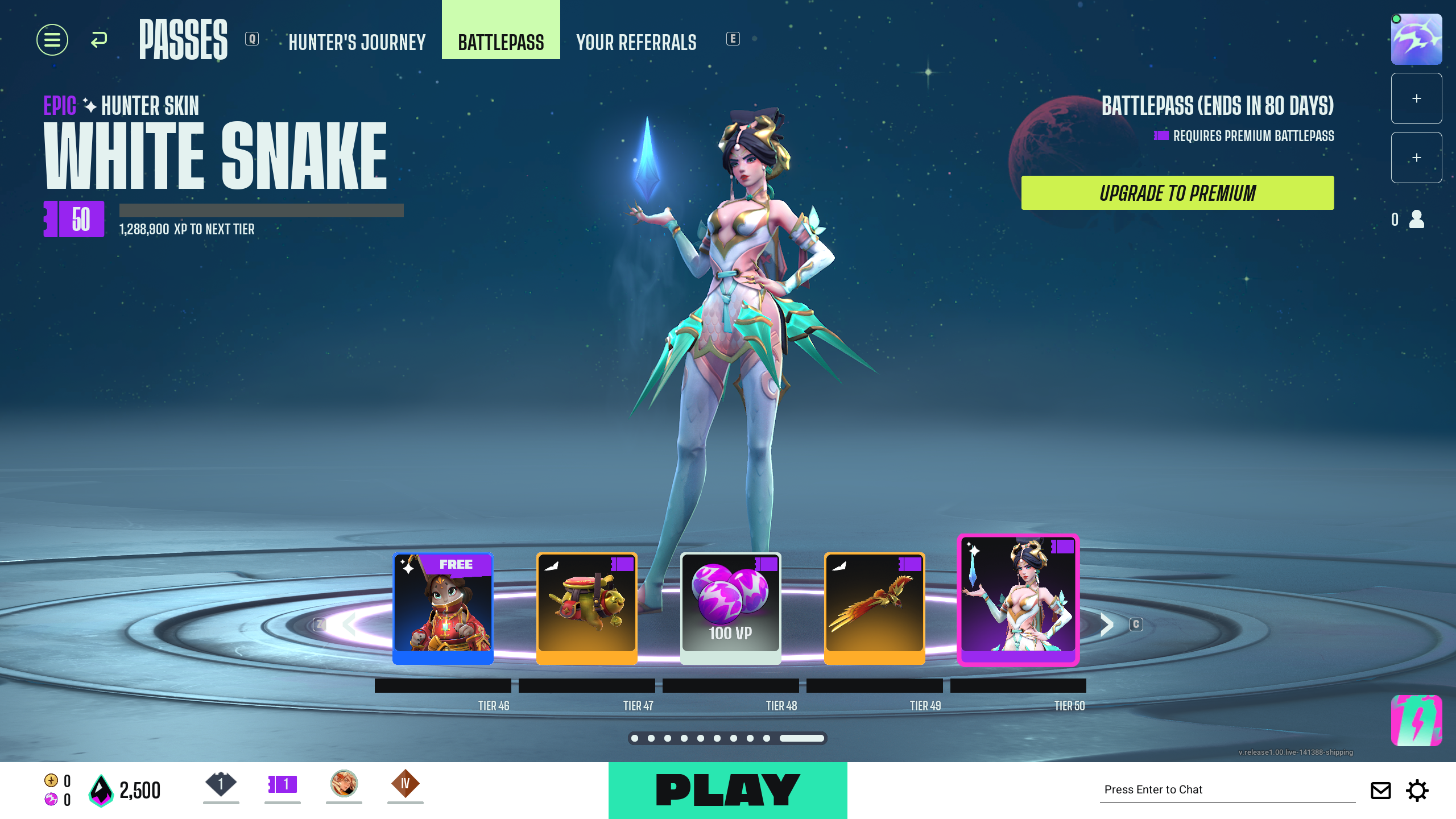
Task: Choose the Tier 47 turtle reward card
Action: point(587,606)
